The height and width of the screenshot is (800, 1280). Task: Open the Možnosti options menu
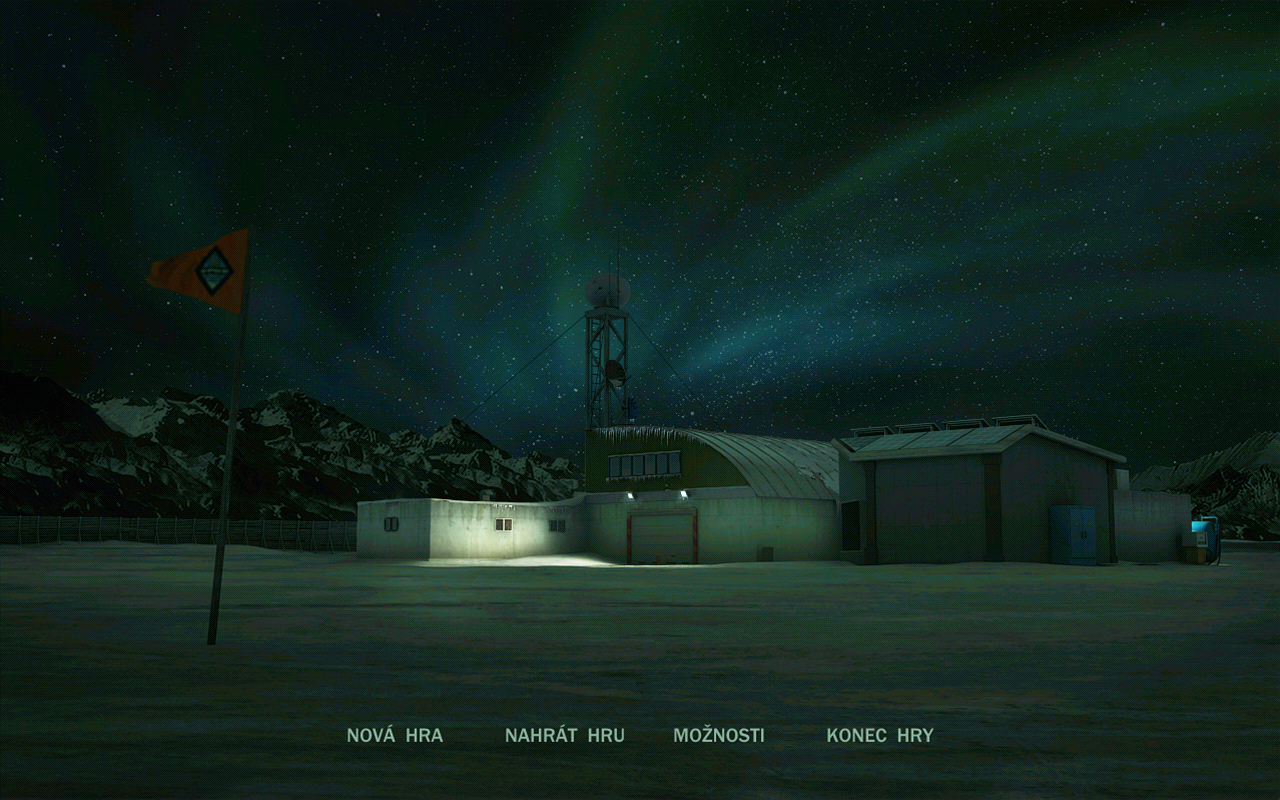point(718,735)
